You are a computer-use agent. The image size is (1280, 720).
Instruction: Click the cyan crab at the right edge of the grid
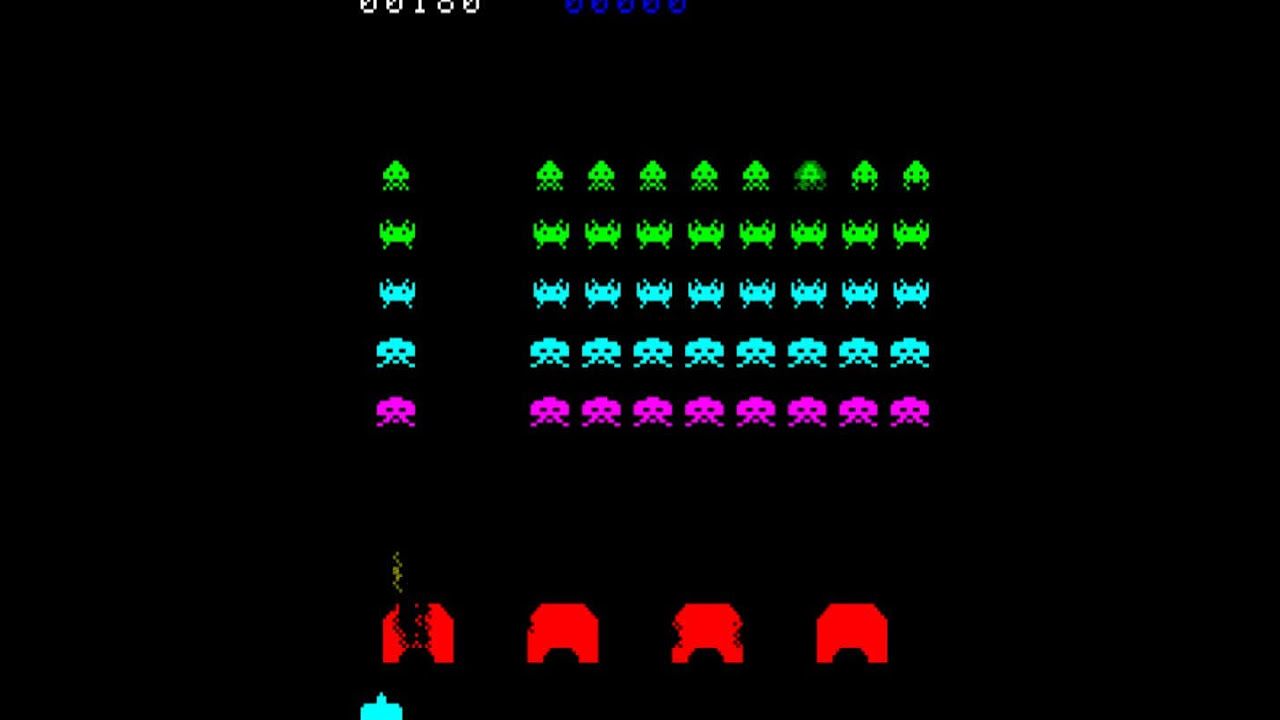(912, 293)
